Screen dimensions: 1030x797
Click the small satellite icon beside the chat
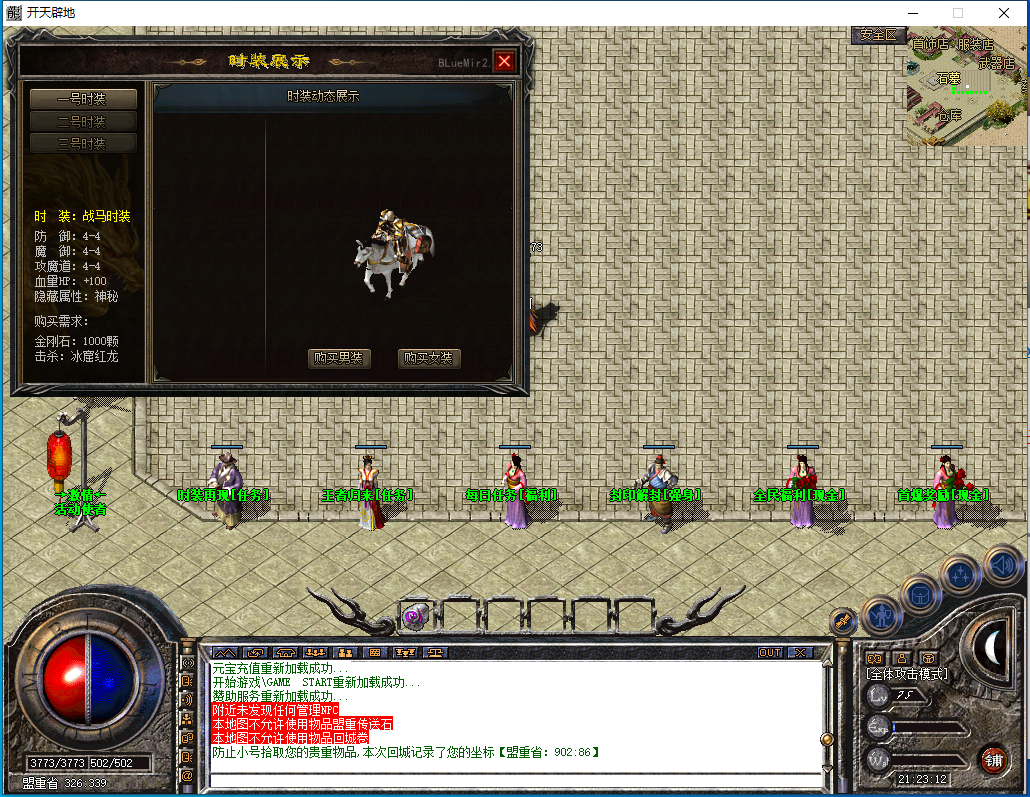click(x=842, y=622)
